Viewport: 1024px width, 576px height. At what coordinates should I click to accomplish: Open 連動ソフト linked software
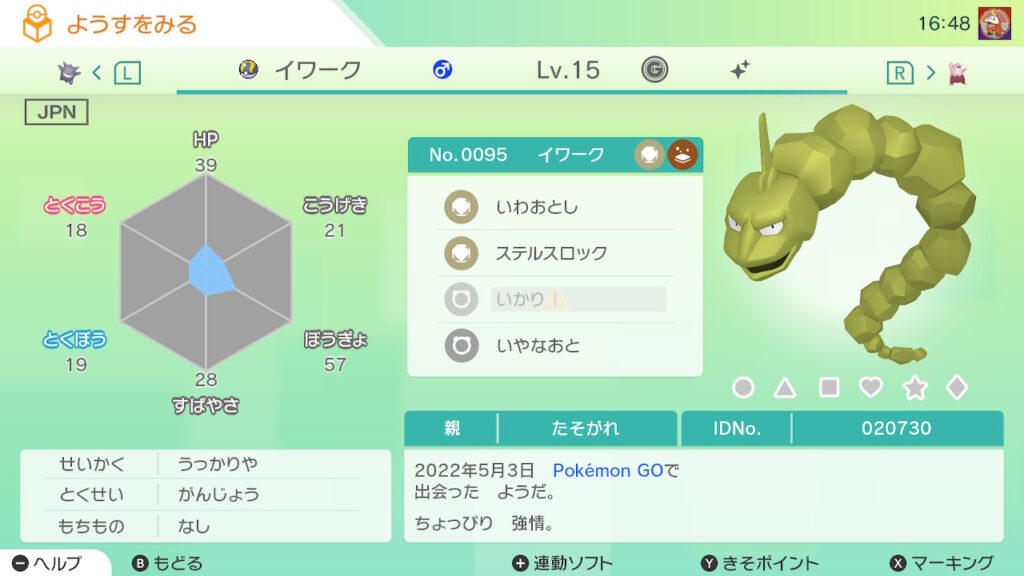click(562, 563)
